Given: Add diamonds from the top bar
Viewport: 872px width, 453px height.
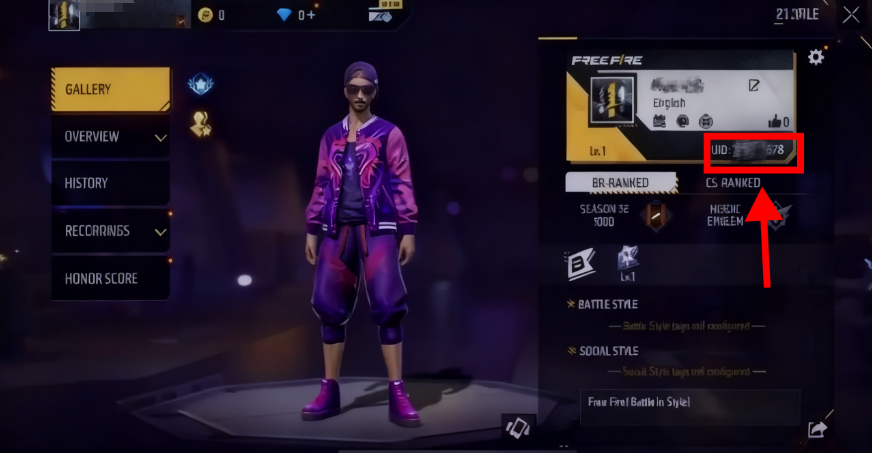Looking at the screenshot, I should [x=309, y=15].
